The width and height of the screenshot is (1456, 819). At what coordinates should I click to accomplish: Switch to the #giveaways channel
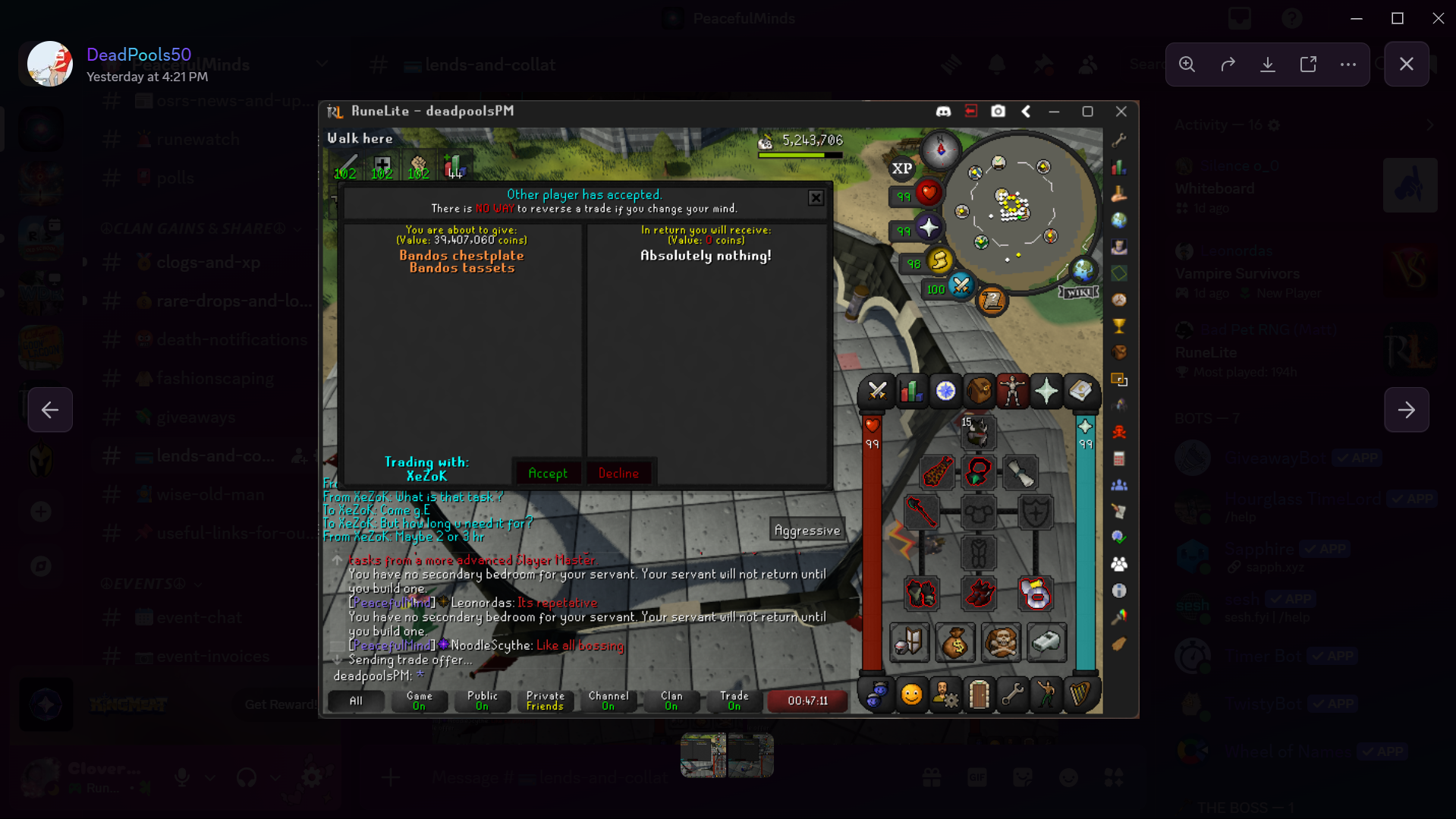[196, 417]
